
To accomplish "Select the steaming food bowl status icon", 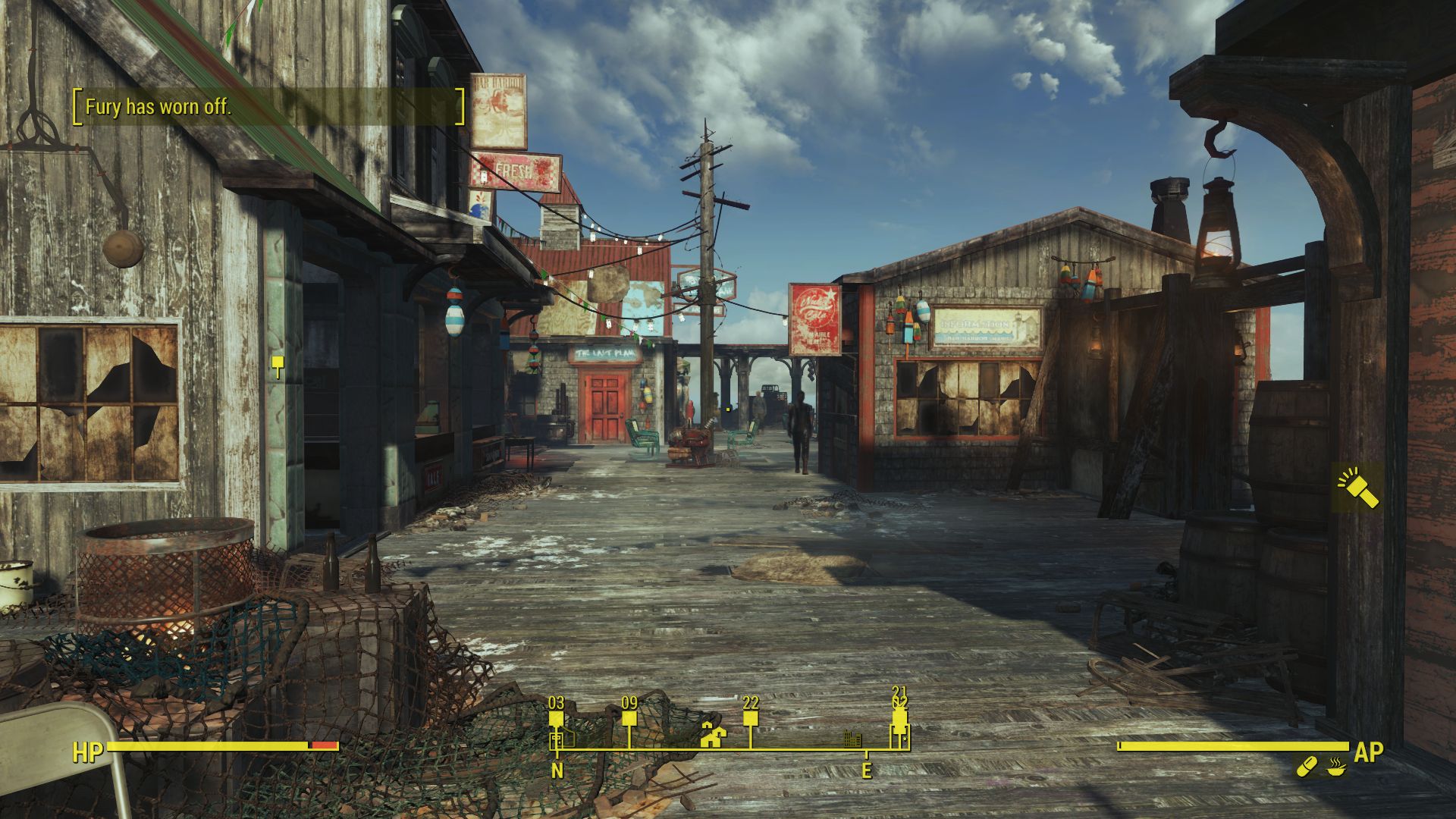I will click(1336, 767).
